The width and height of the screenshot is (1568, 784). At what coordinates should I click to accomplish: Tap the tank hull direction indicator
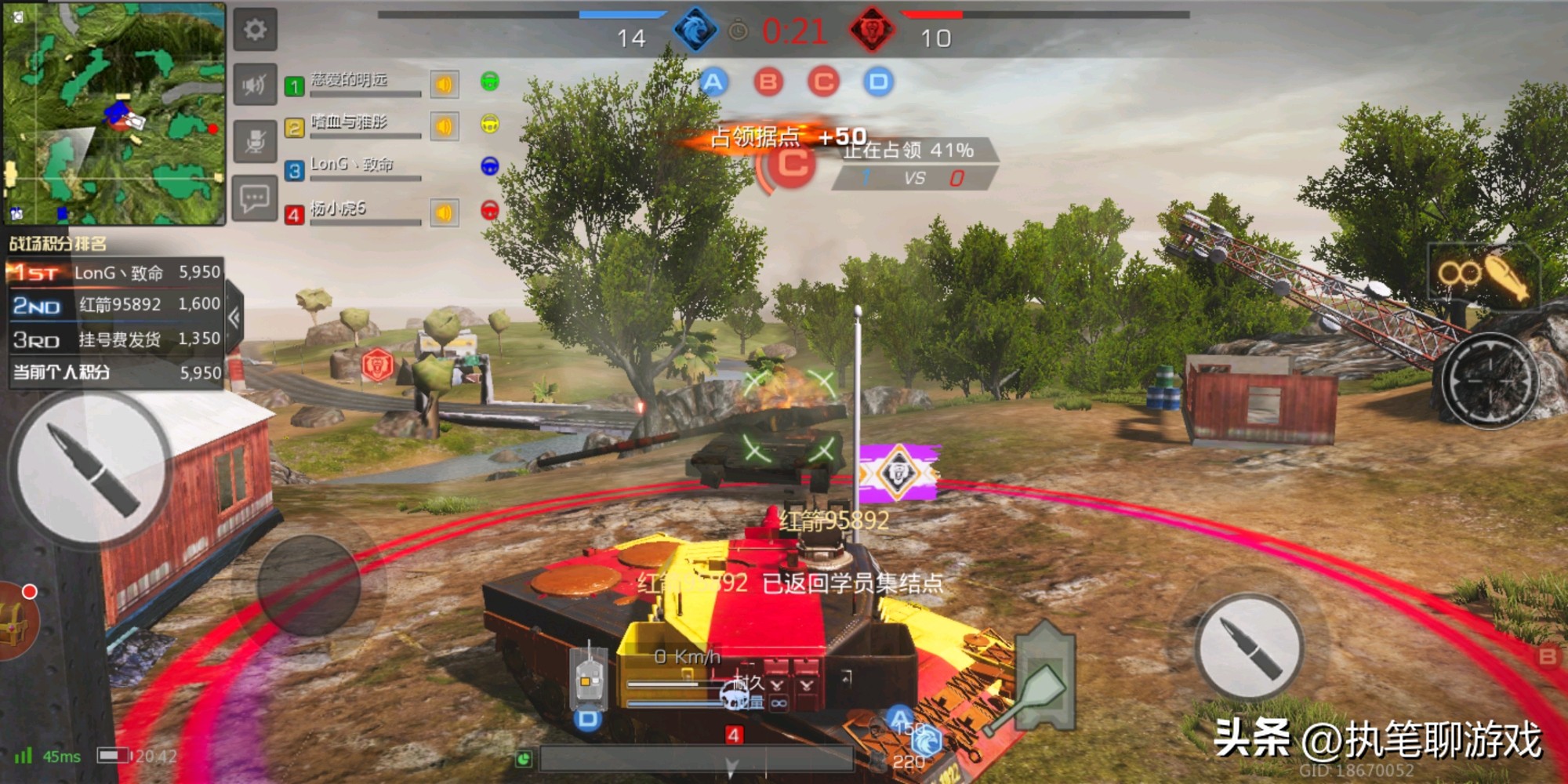click(x=589, y=677)
